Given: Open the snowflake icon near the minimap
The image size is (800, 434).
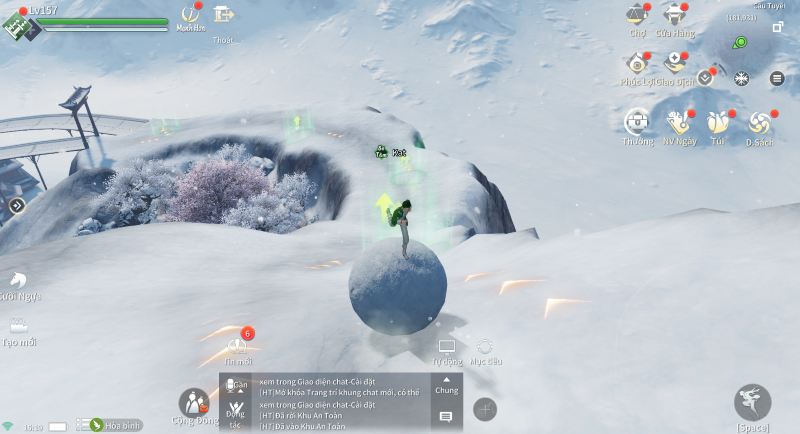Looking at the screenshot, I should [741, 78].
